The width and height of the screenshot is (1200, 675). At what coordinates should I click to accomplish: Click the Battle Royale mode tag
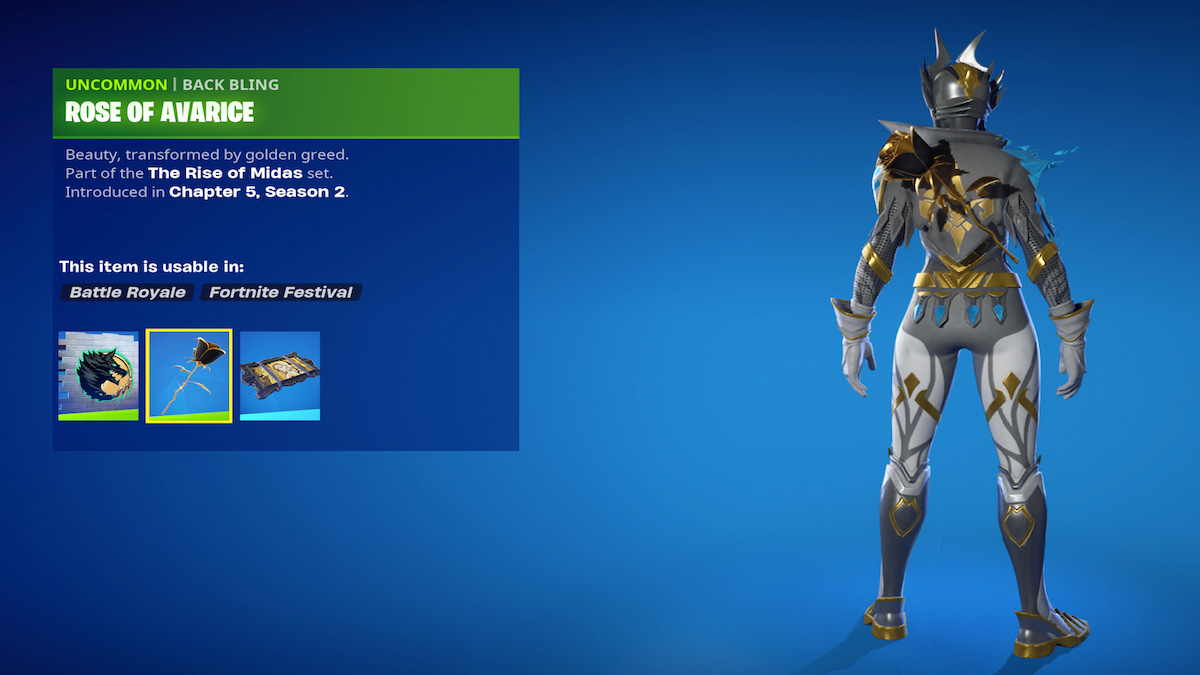(128, 292)
